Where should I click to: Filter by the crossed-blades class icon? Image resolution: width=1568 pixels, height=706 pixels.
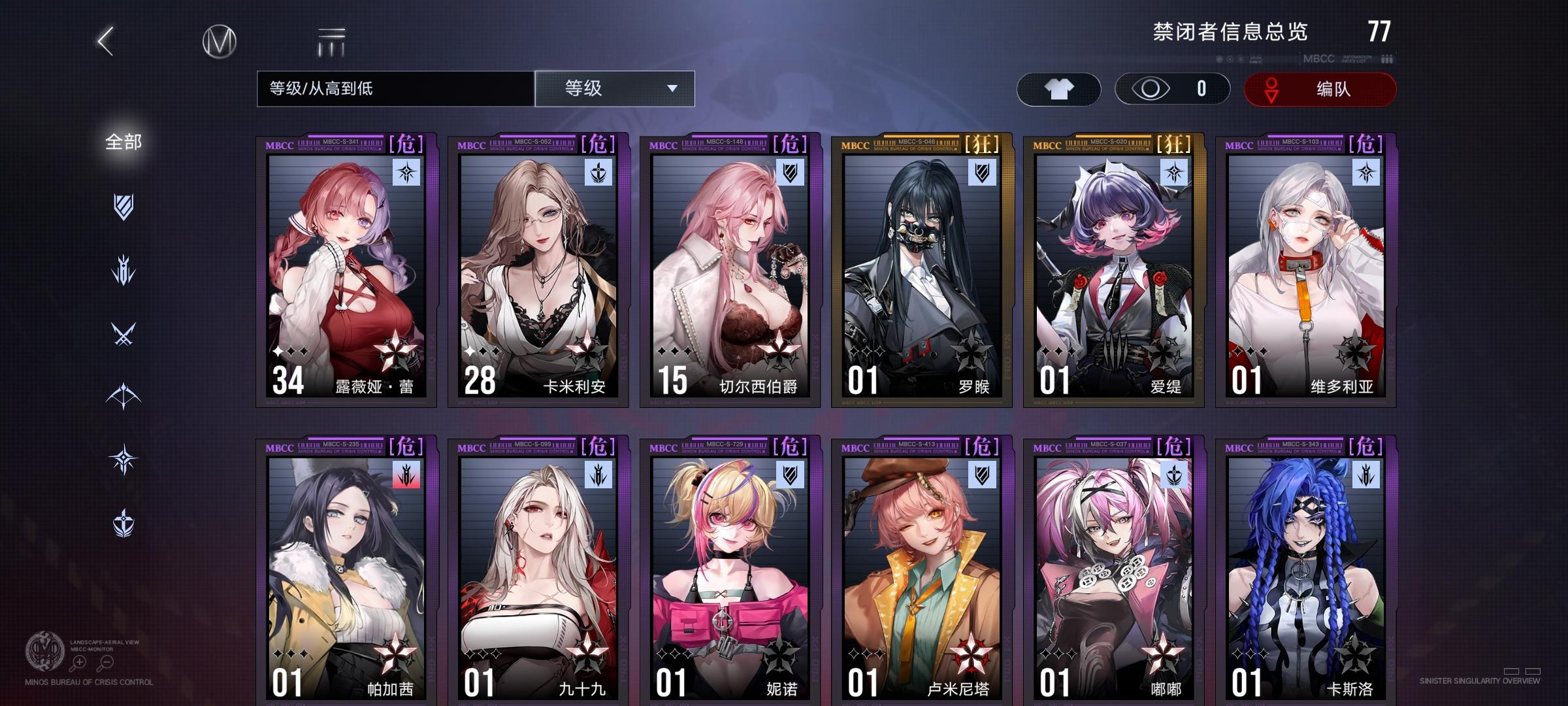pos(125,331)
